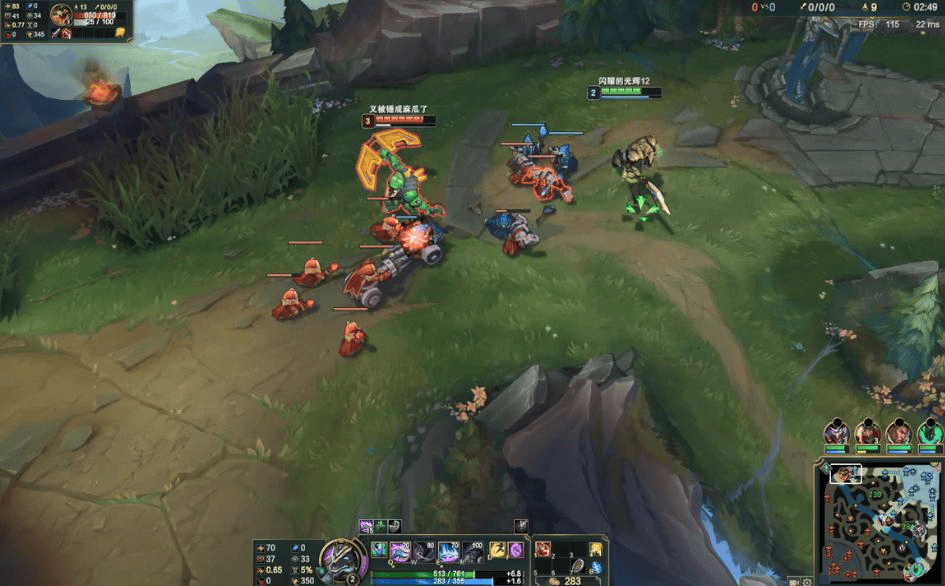Image resolution: width=945 pixels, height=586 pixels.
Task: Inspect the target's red item icon
Action: [68, 34]
